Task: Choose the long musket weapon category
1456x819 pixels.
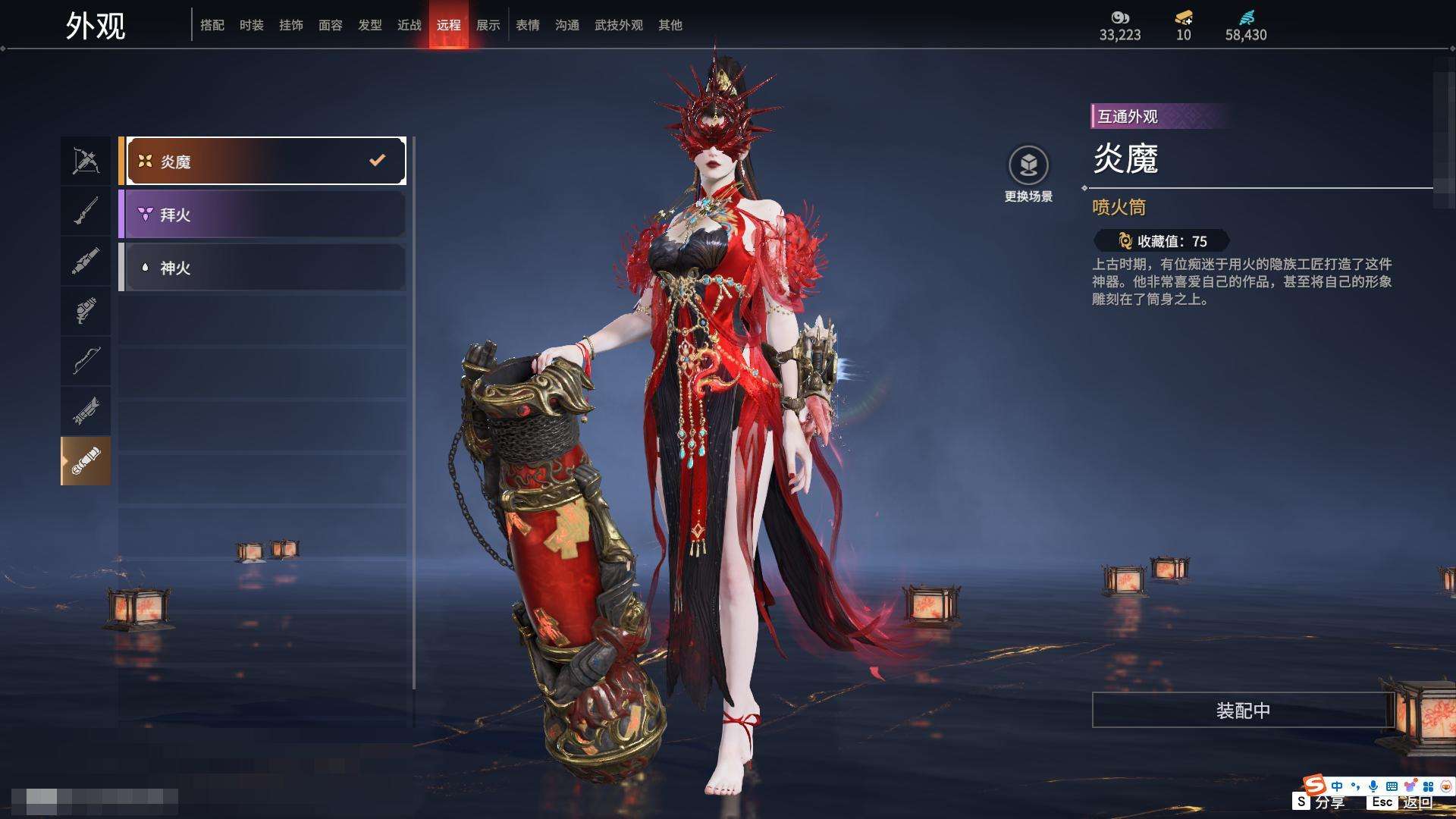Action: tap(86, 211)
